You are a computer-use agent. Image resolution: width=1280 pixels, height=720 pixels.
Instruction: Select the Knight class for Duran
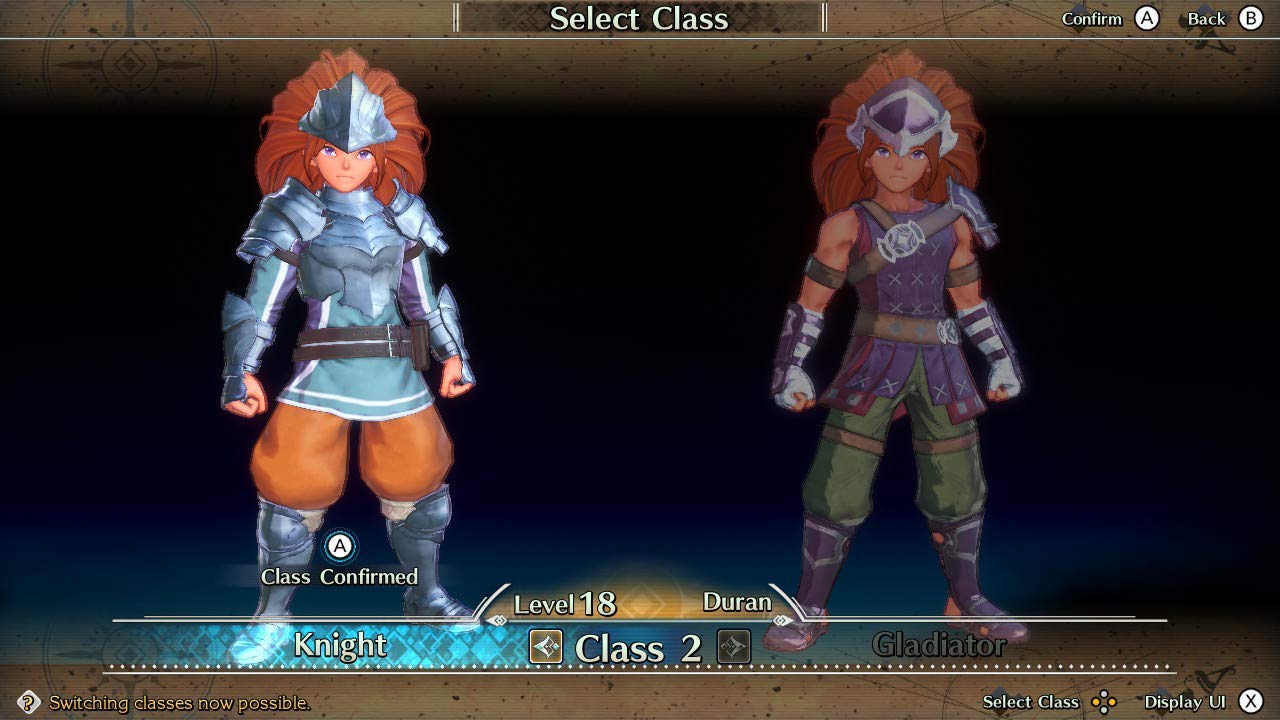pos(340,646)
